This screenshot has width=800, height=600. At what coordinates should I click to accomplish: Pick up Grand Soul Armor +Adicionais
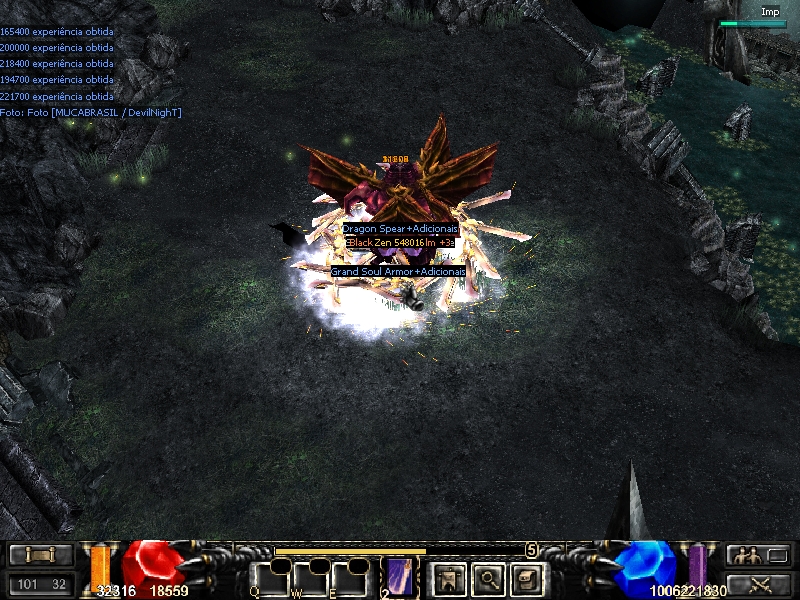399,271
